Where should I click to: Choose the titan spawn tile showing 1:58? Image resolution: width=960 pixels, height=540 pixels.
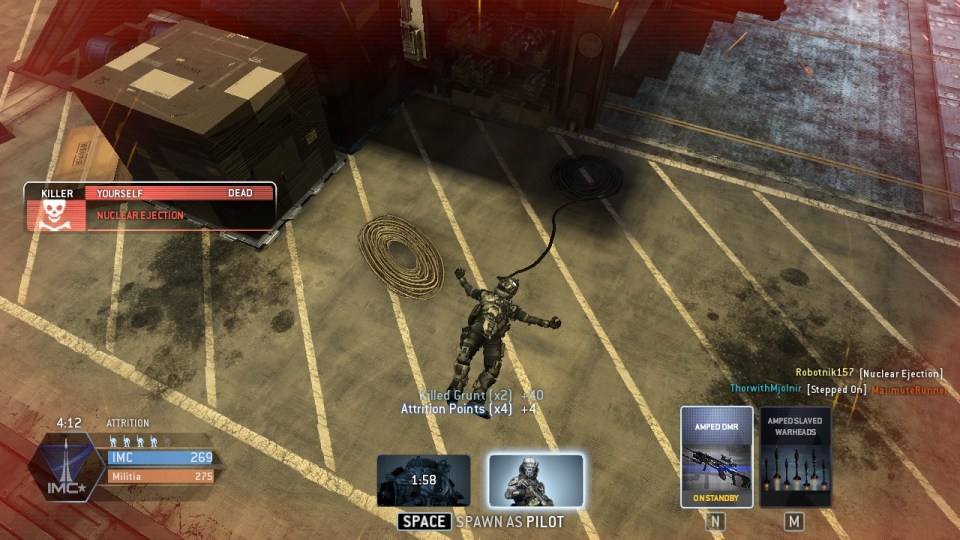pyautogui.click(x=424, y=481)
